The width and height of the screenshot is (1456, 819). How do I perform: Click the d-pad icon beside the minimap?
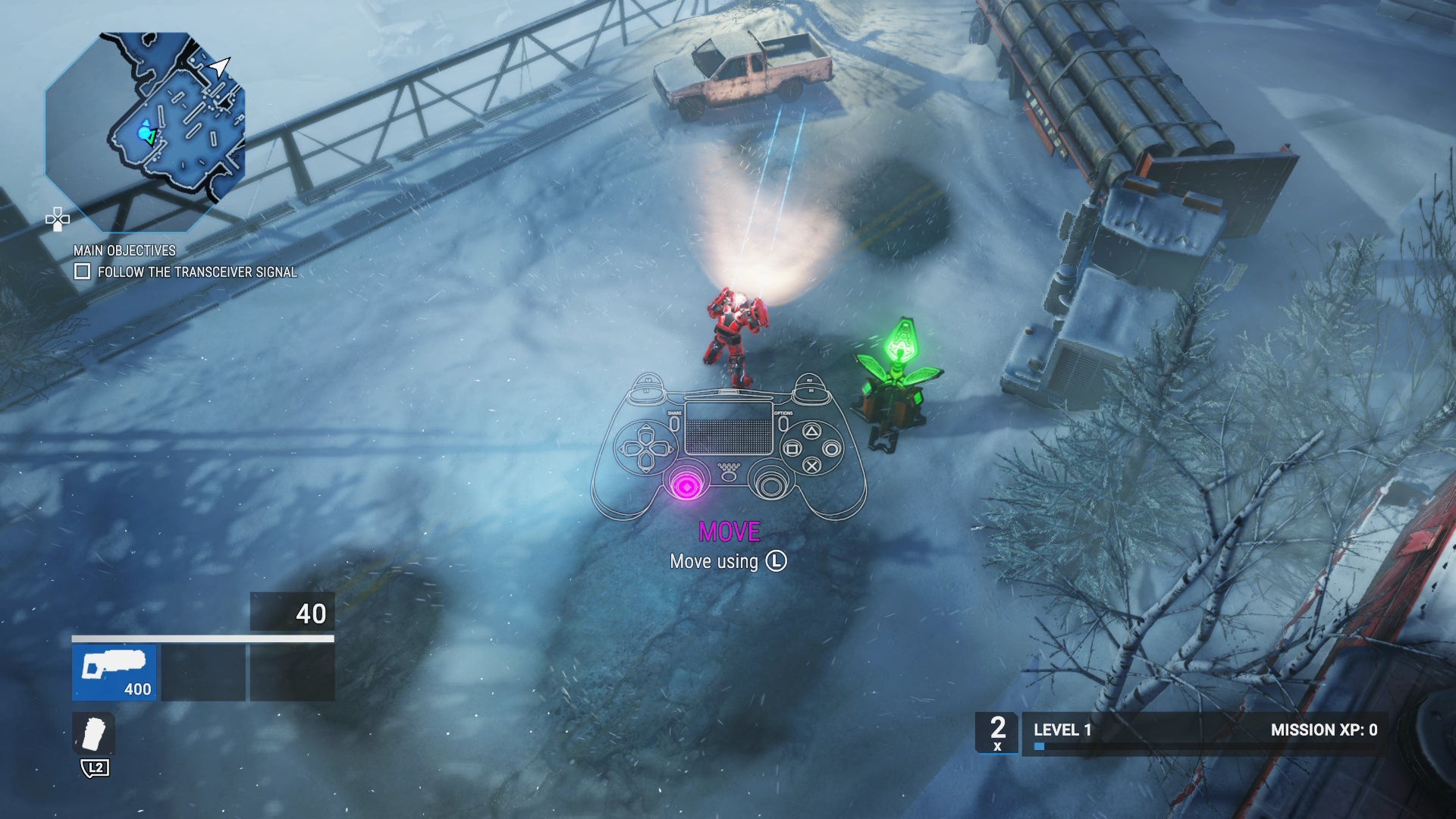pos(58,220)
